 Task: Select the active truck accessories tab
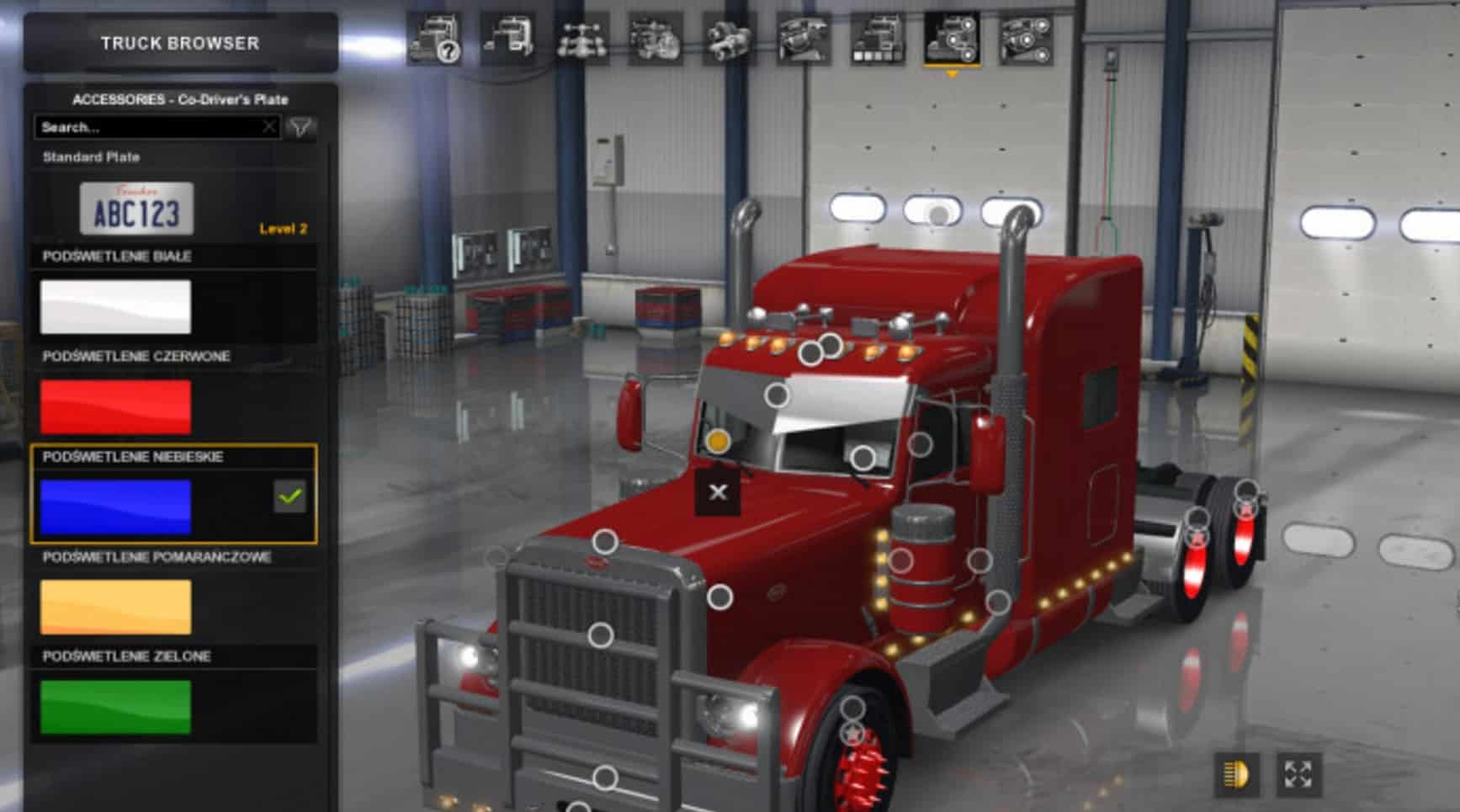[952, 39]
